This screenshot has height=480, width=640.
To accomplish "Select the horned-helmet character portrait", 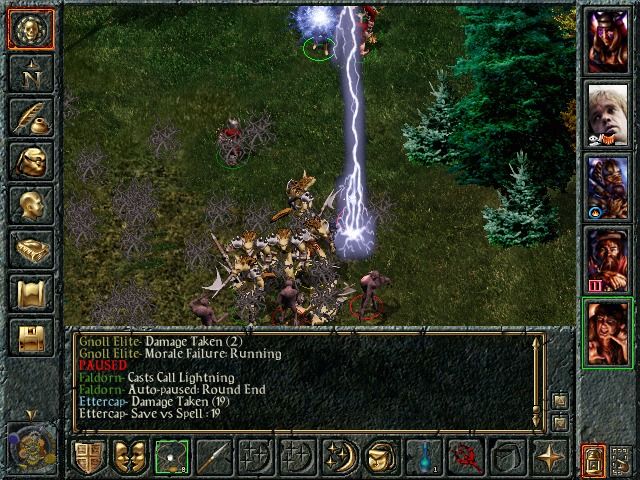I will [608, 40].
